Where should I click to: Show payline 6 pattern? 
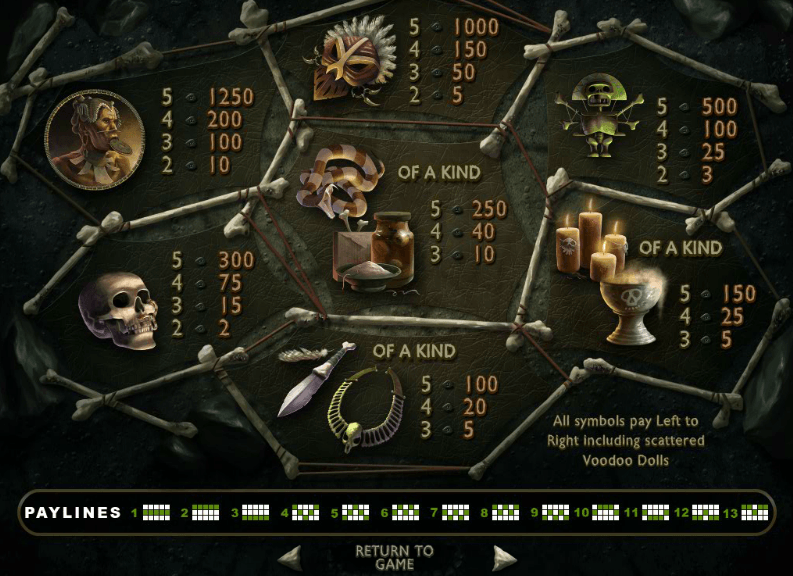coord(405,513)
